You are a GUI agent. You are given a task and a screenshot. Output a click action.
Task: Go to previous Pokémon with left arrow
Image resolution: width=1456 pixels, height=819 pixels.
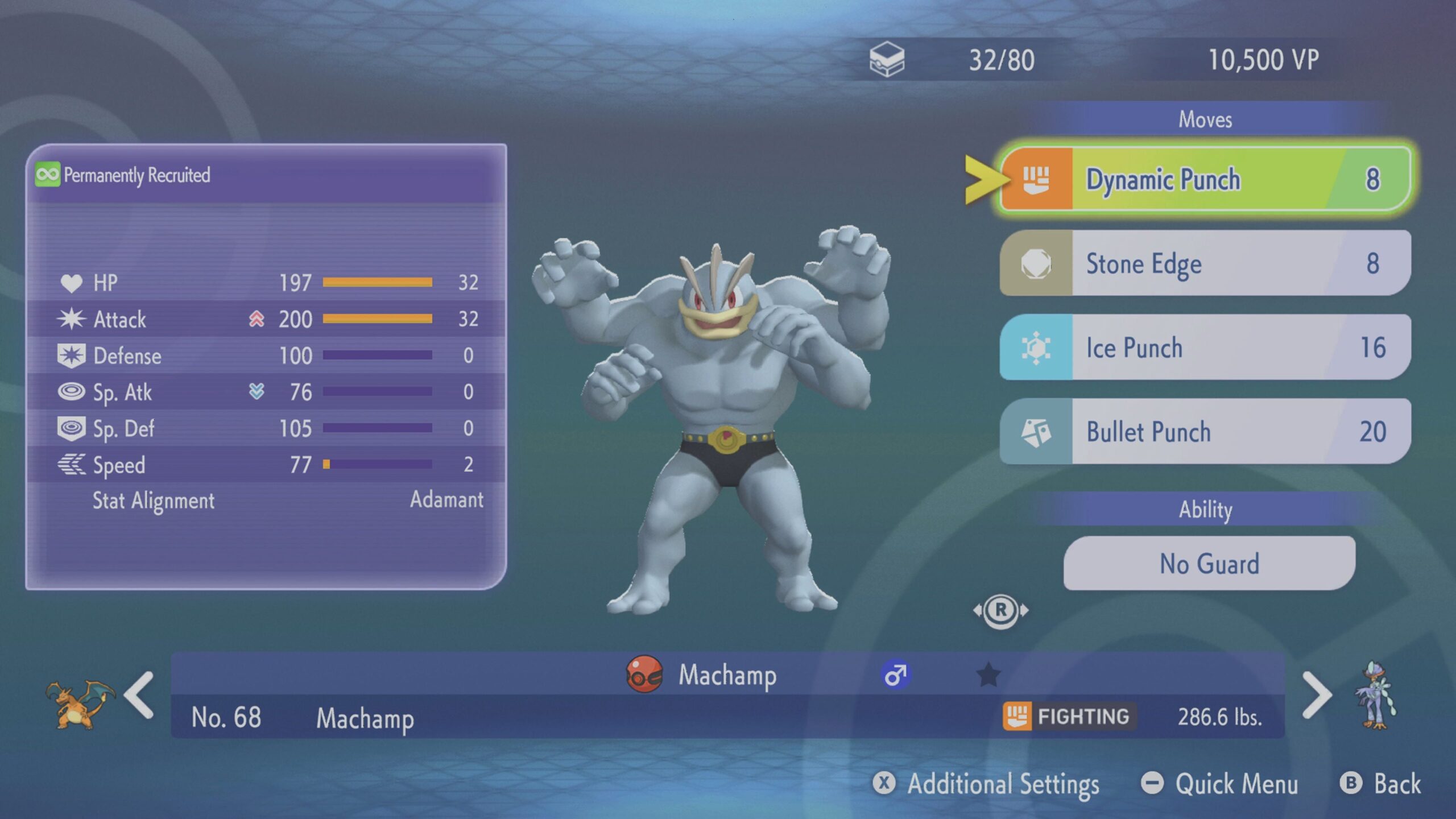click(139, 695)
